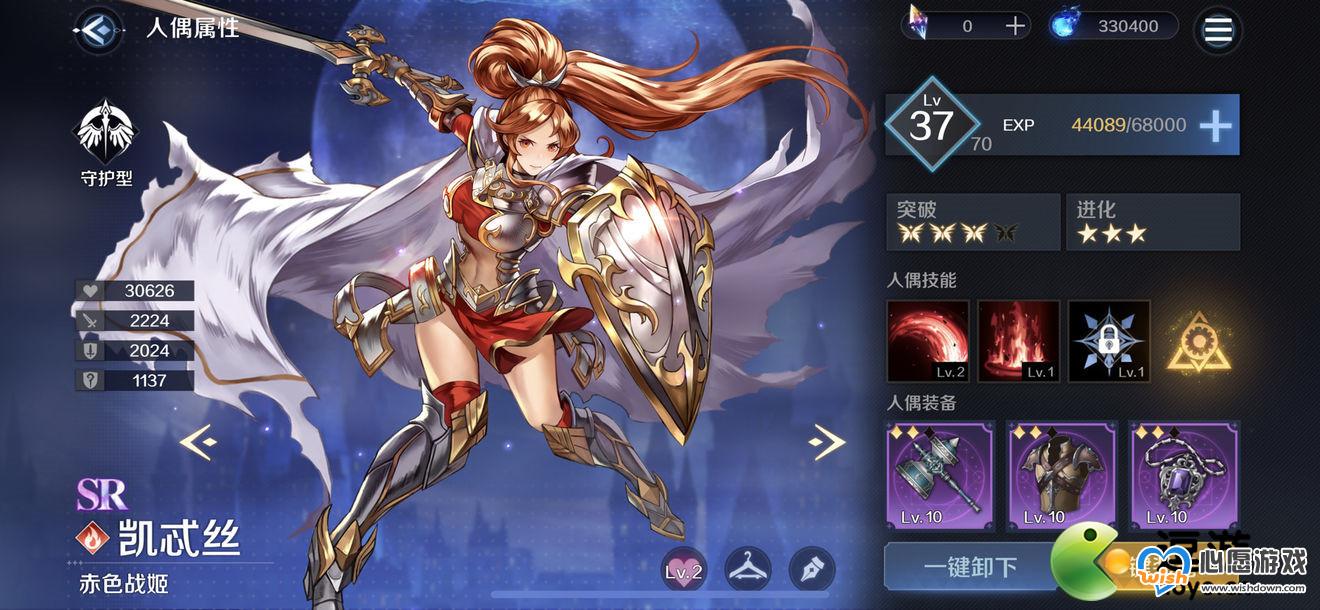The width and height of the screenshot is (1320, 610).
Task: Switch to the next doll with right arrow
Action: (827, 441)
